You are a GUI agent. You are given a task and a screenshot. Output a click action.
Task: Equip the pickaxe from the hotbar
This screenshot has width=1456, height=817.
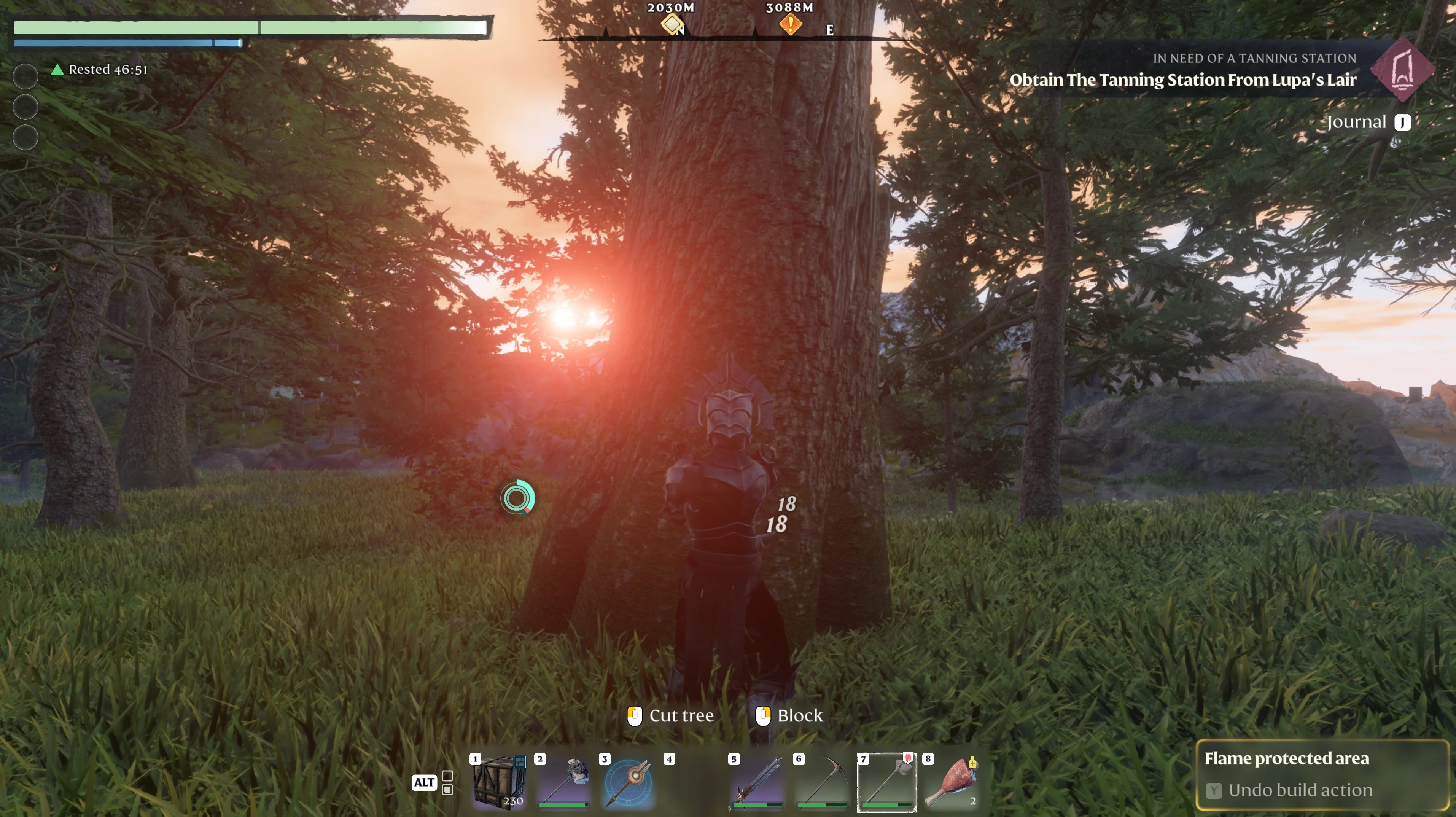tap(823, 782)
